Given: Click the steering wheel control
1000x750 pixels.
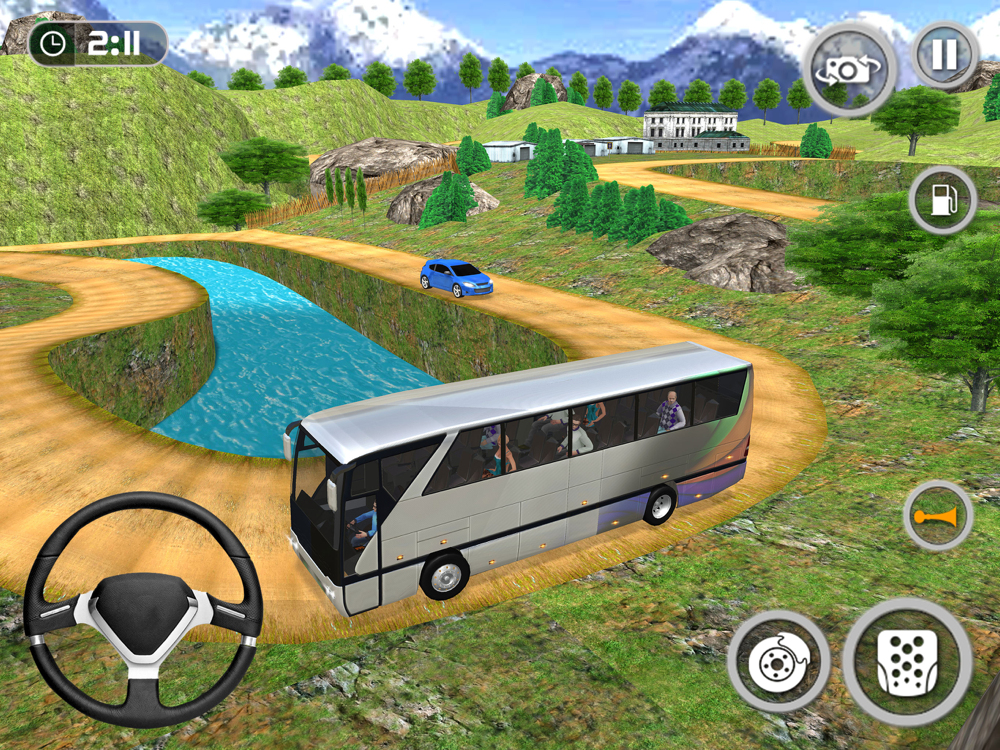Looking at the screenshot, I should pyautogui.click(x=142, y=608).
